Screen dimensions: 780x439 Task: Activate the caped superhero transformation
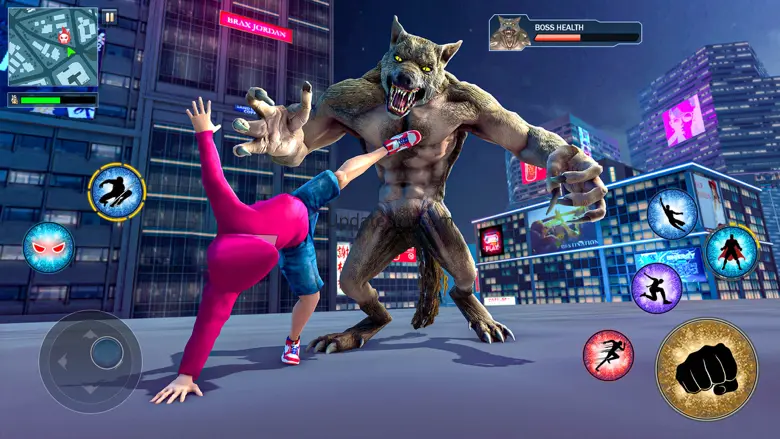pyautogui.click(x=731, y=251)
